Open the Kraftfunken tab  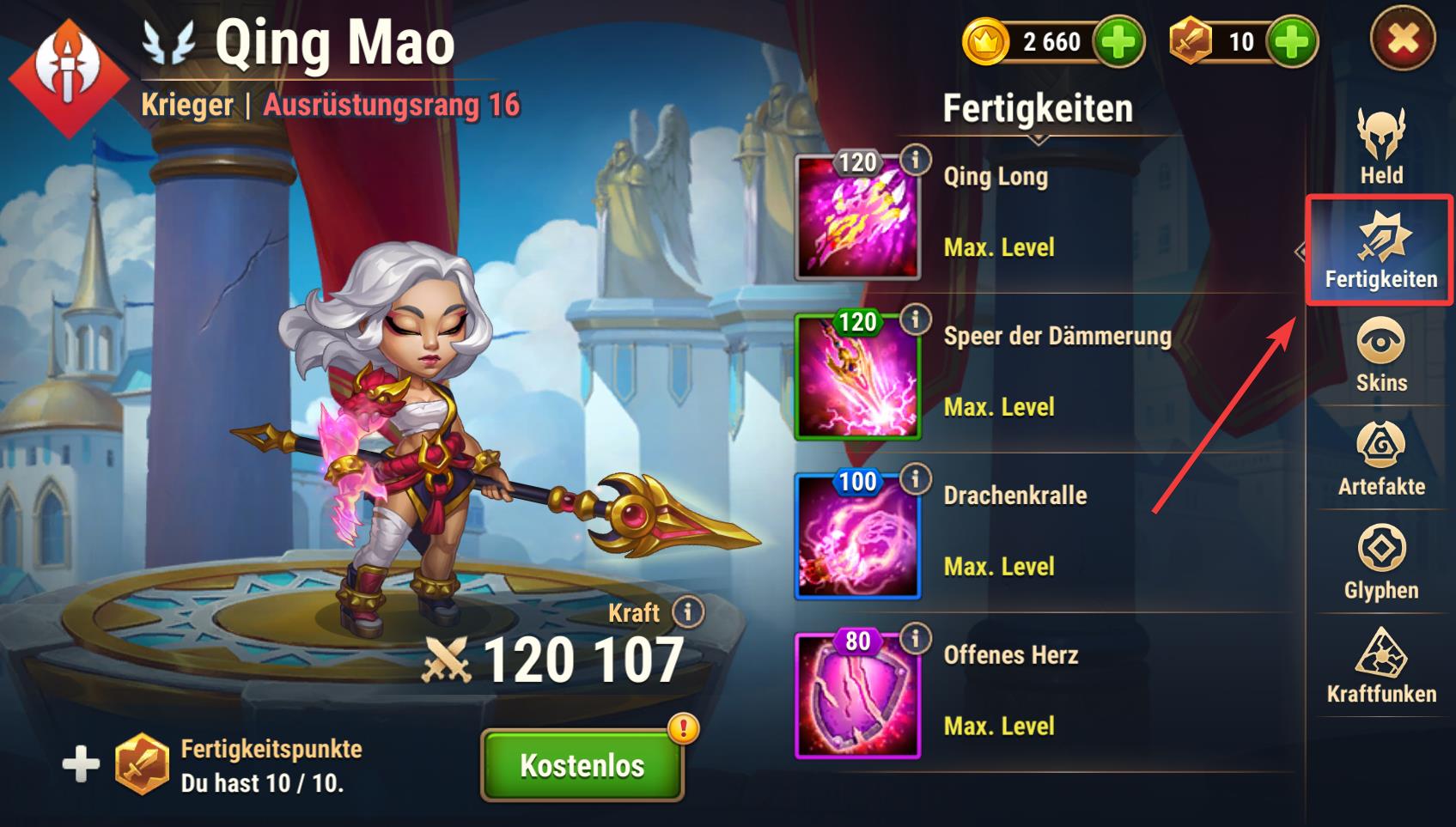click(x=1380, y=667)
